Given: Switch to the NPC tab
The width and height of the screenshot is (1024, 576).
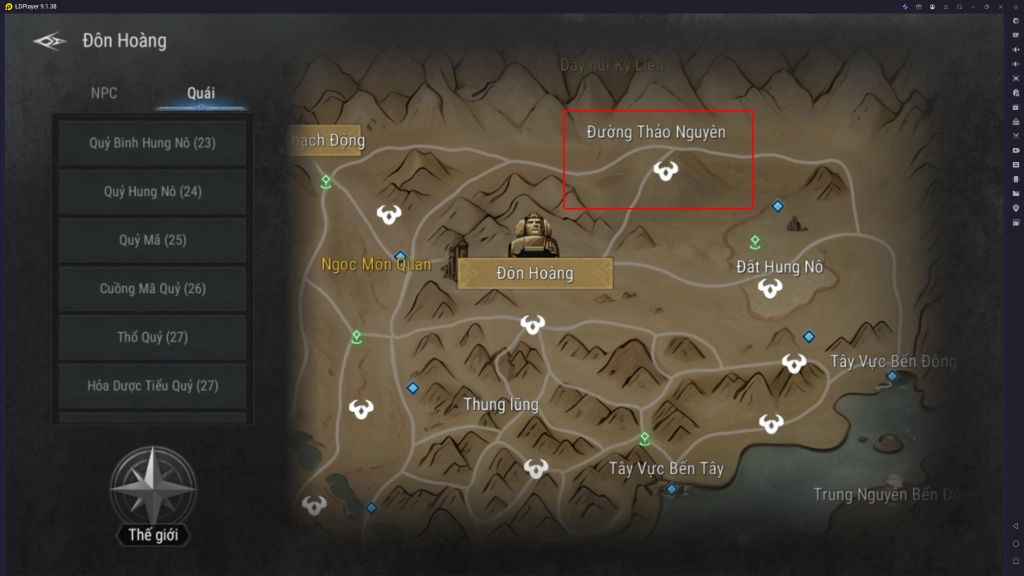Looking at the screenshot, I should tap(104, 93).
